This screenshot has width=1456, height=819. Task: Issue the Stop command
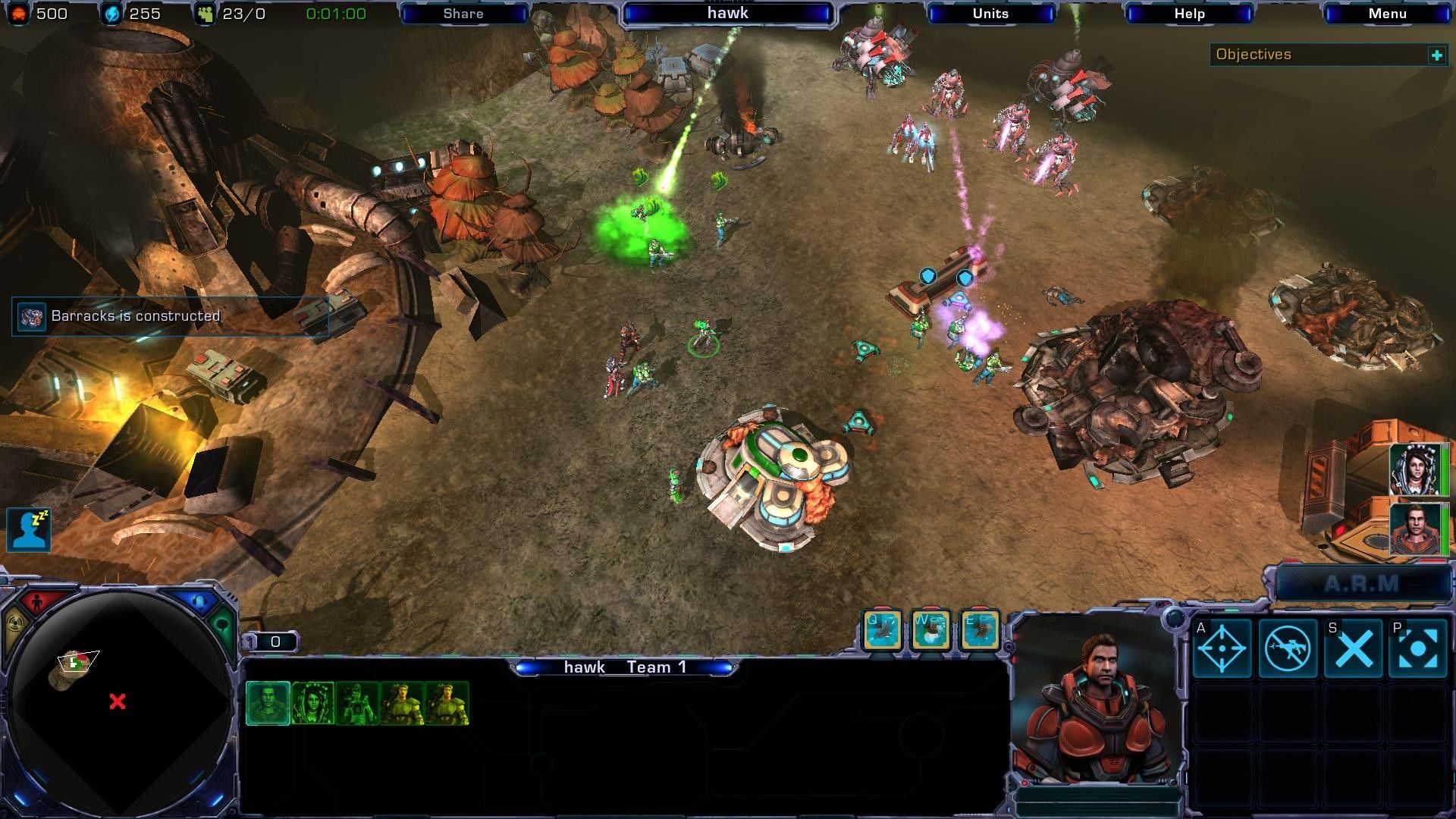click(1354, 648)
